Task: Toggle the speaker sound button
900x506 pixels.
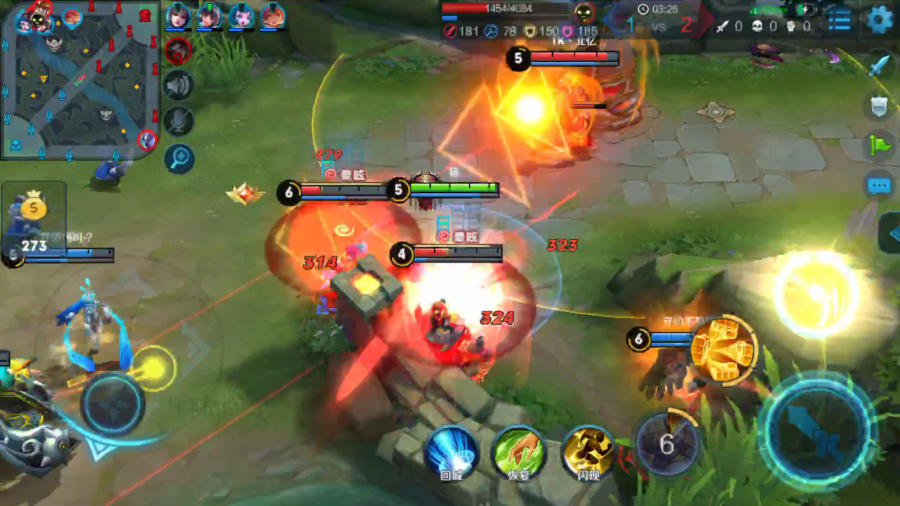Action: [179, 86]
